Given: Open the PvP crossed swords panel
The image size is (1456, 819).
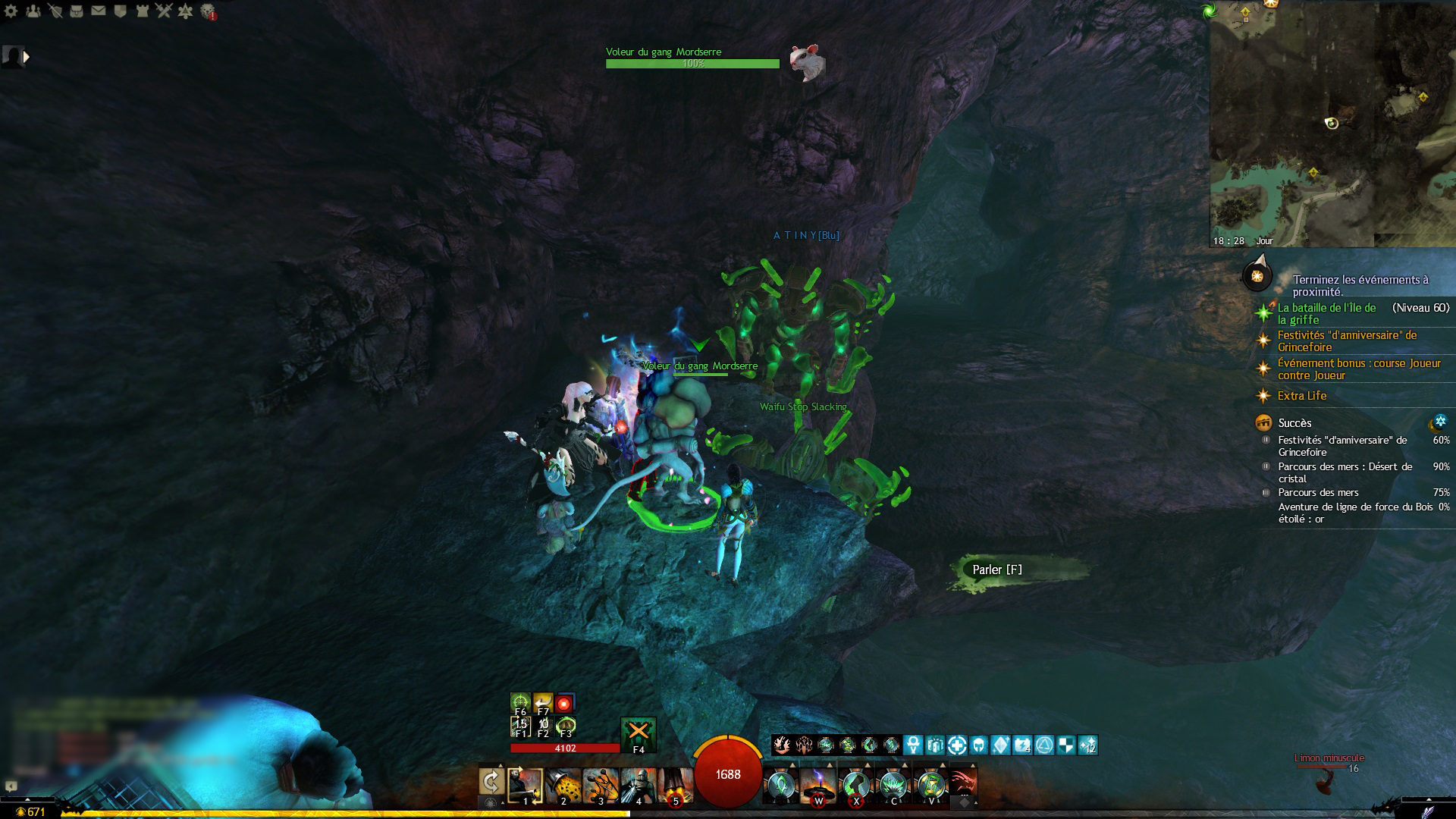Looking at the screenshot, I should click(x=163, y=11).
